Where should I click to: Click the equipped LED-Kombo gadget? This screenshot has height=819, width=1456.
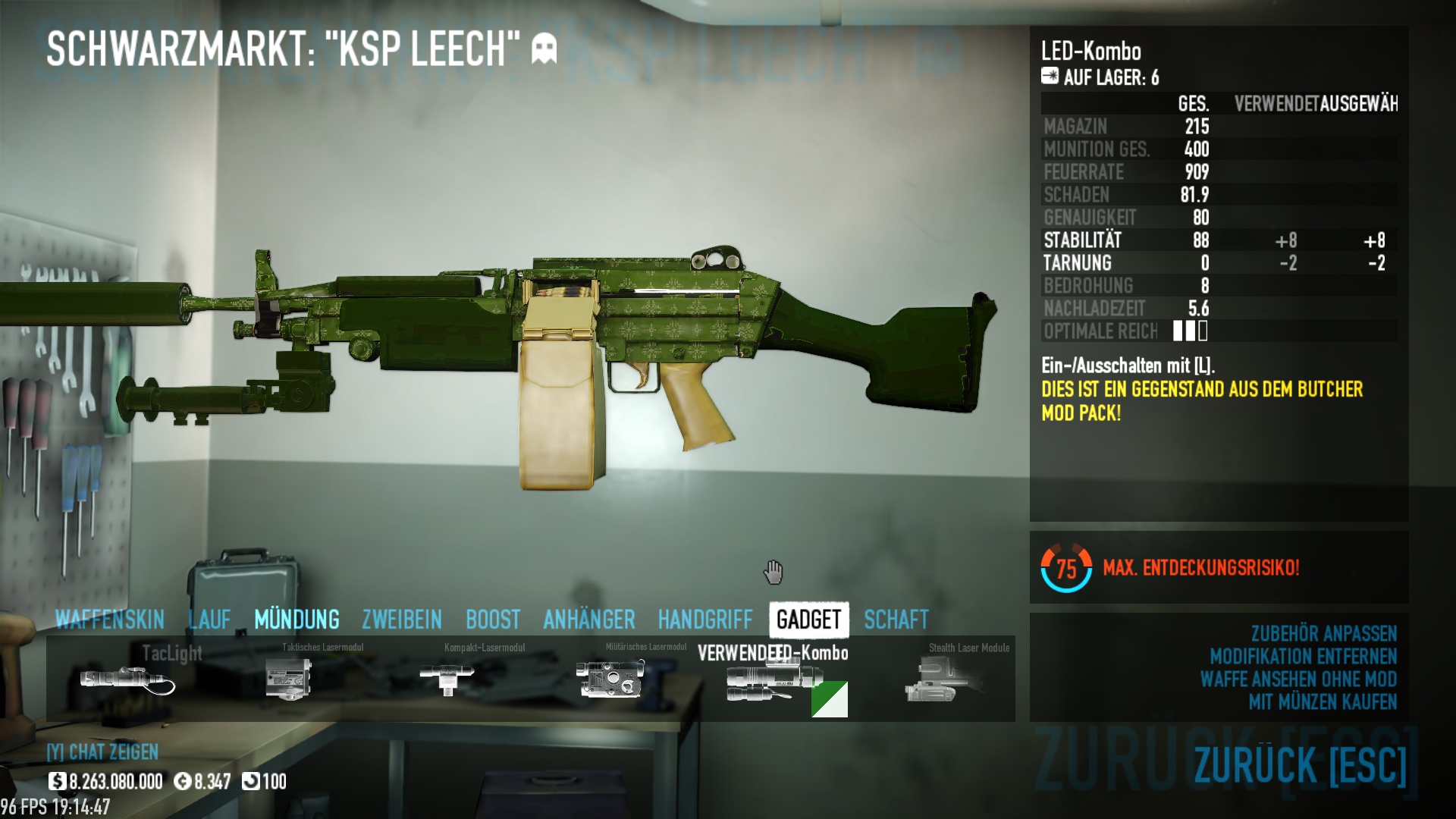pos(773,680)
